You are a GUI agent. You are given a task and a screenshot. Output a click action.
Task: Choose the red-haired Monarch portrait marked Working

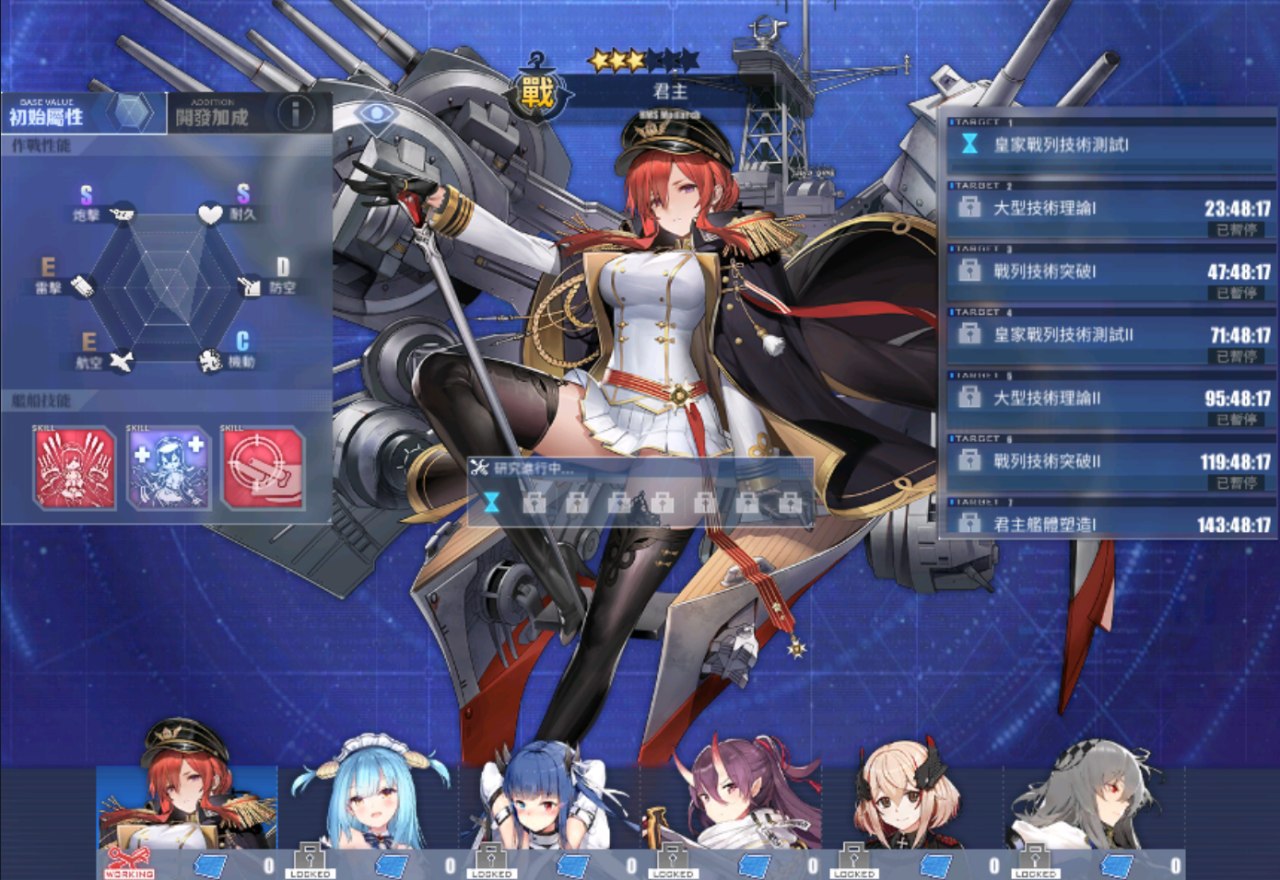click(186, 800)
